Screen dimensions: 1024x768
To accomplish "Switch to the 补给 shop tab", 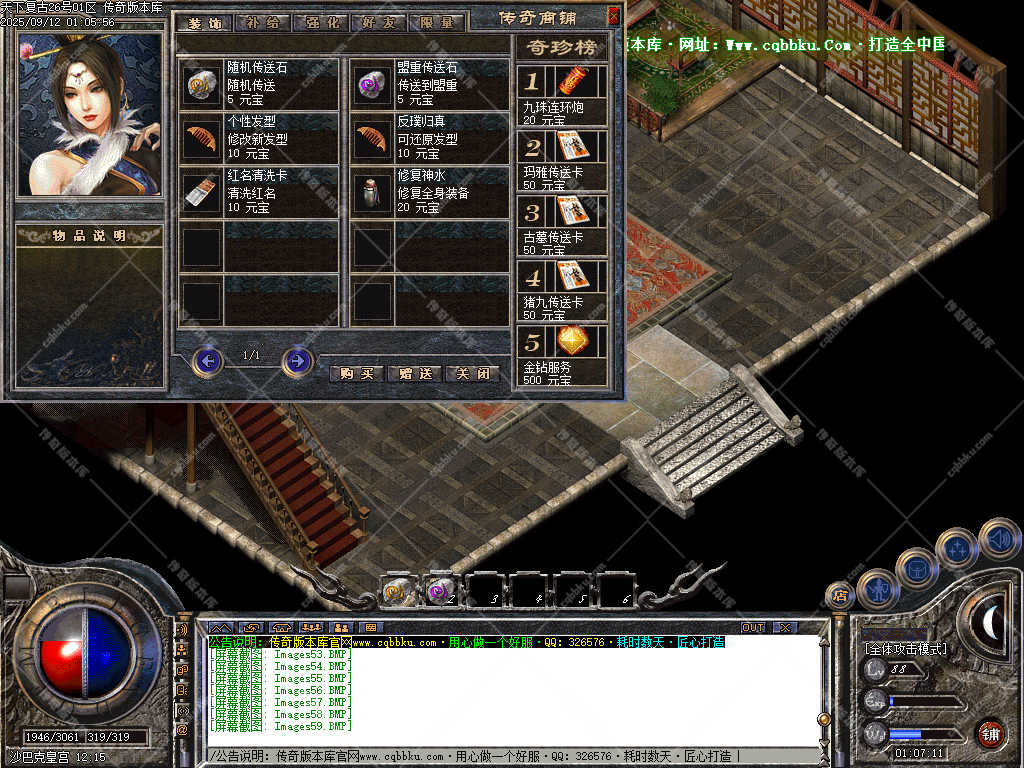I will click(266, 22).
